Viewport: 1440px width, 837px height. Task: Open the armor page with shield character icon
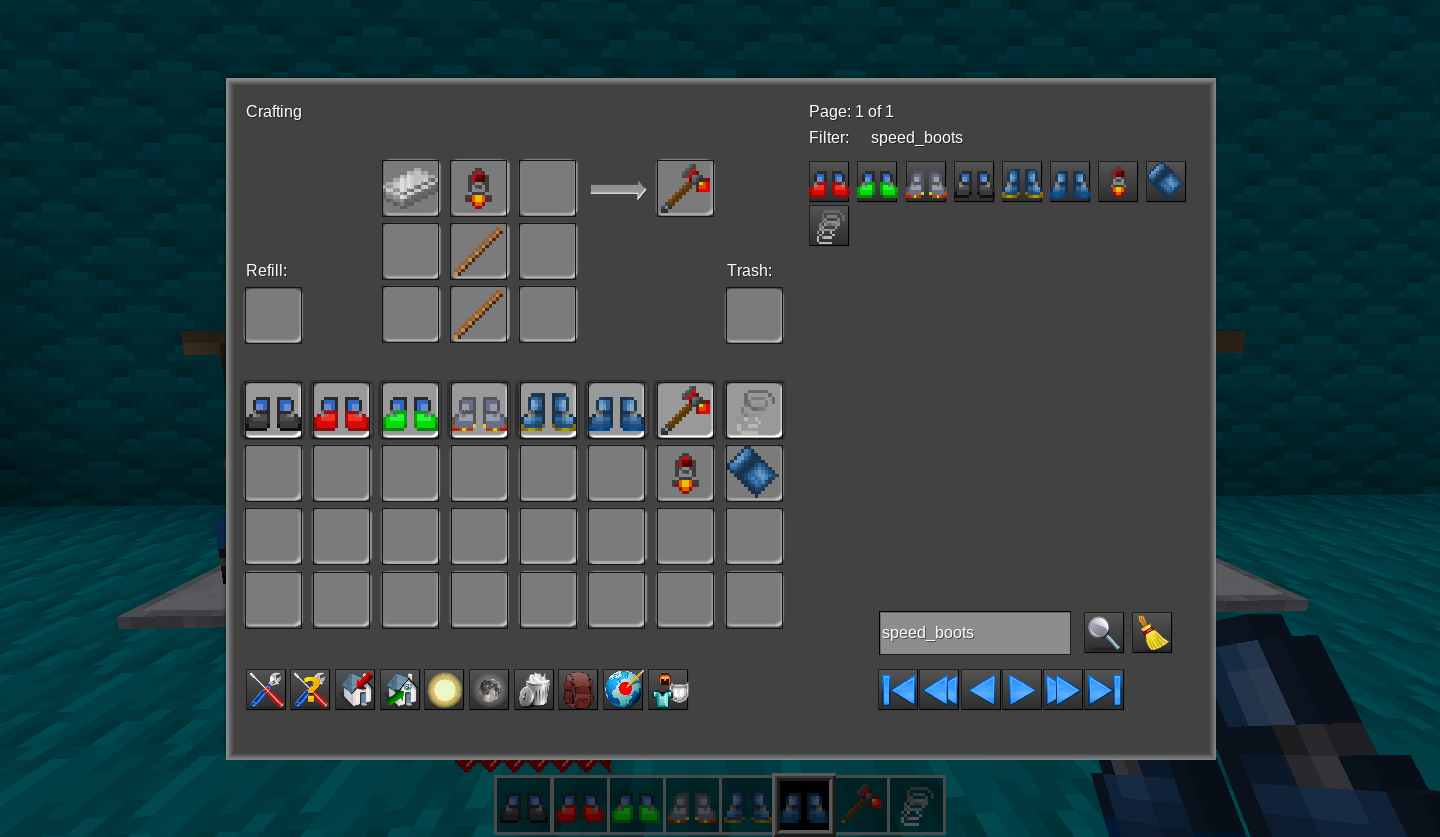point(668,690)
